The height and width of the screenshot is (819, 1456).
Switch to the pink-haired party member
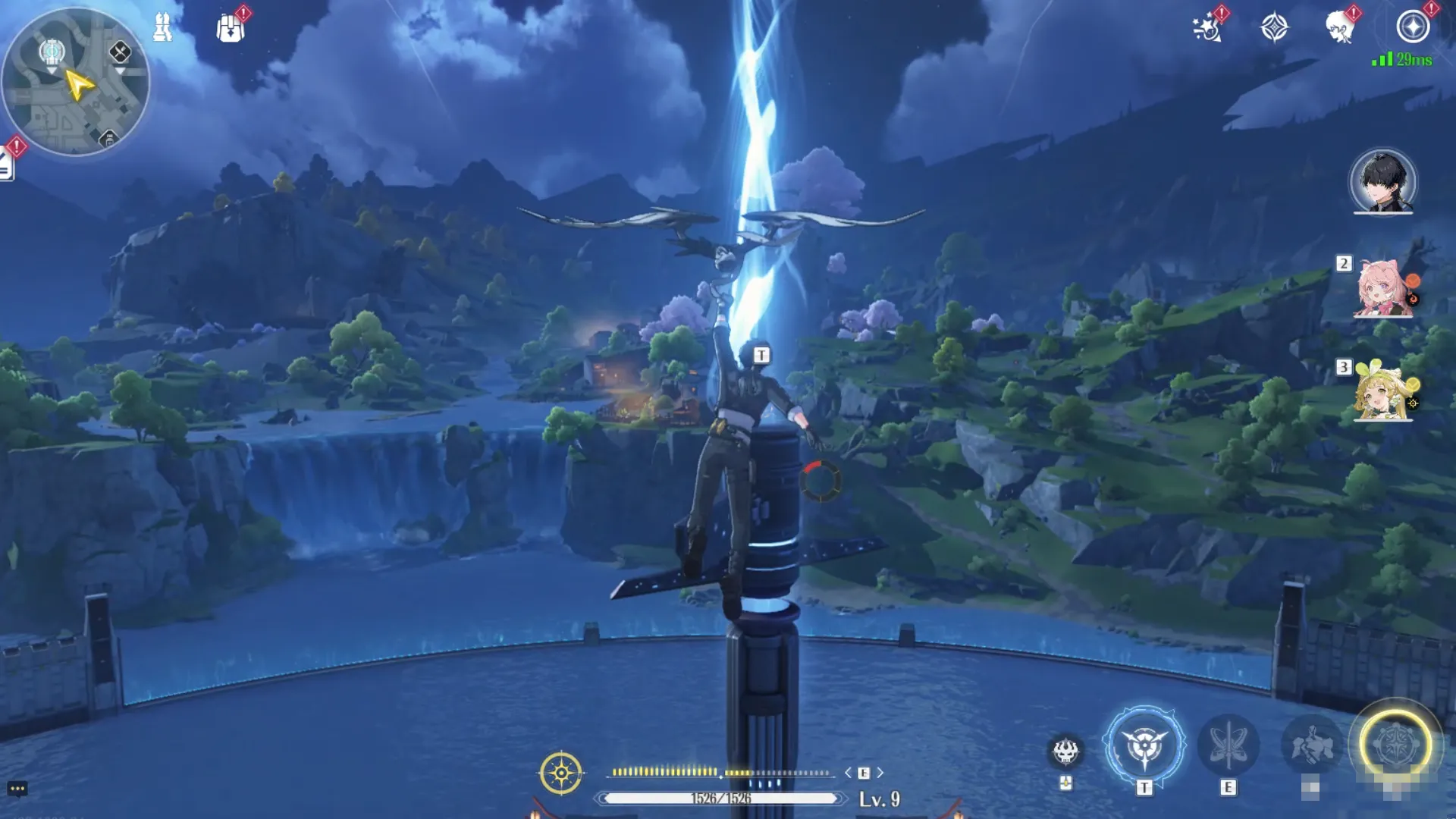(1382, 288)
